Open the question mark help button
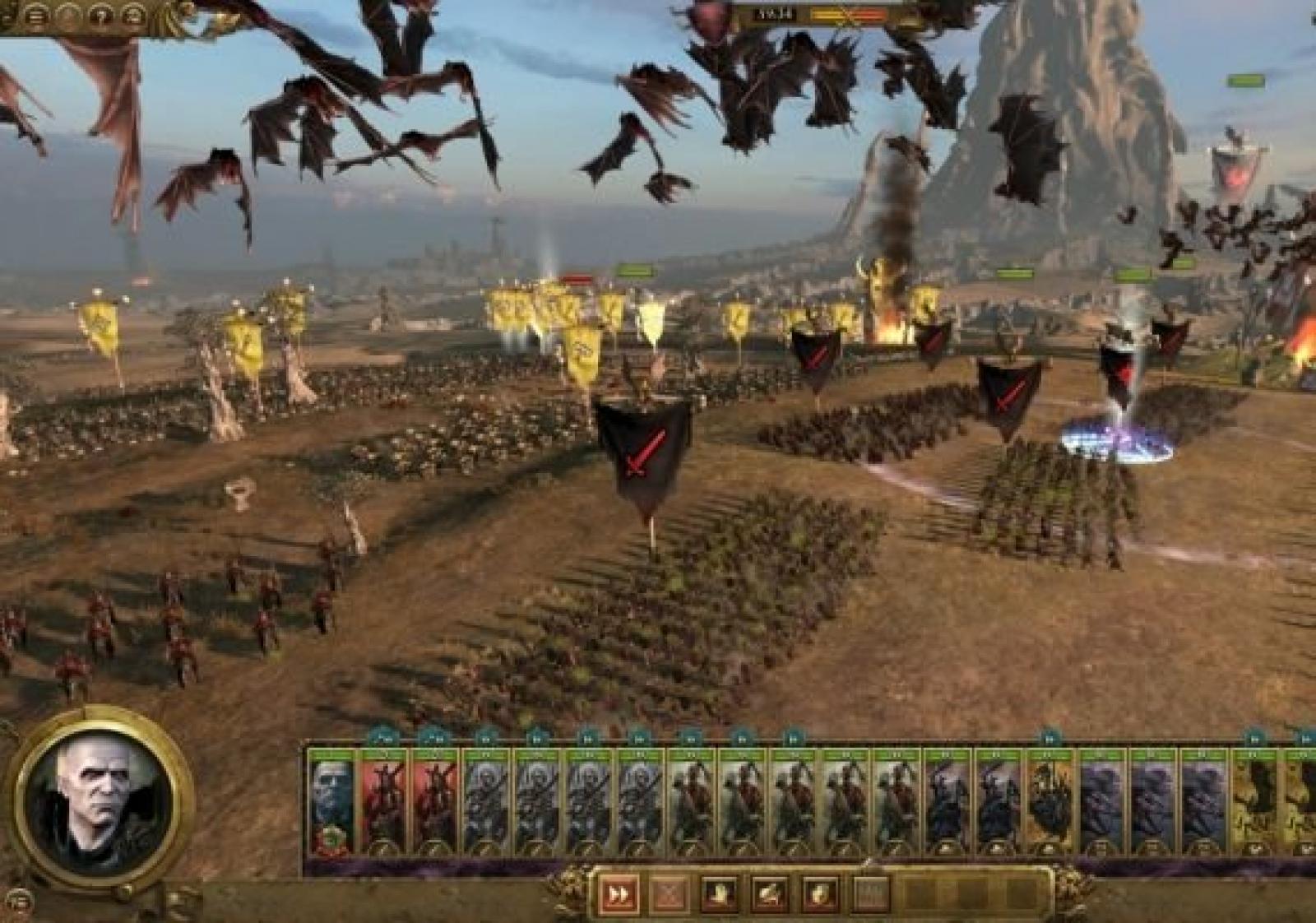Image resolution: width=1316 pixels, height=923 pixels. point(100,16)
